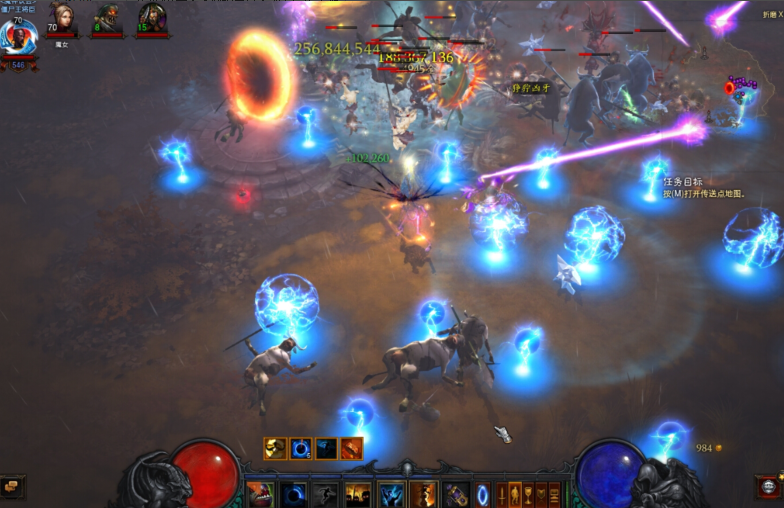Viewport: 784px width, 508px height.
Task: Use the purple potion slot
Action: (456, 494)
